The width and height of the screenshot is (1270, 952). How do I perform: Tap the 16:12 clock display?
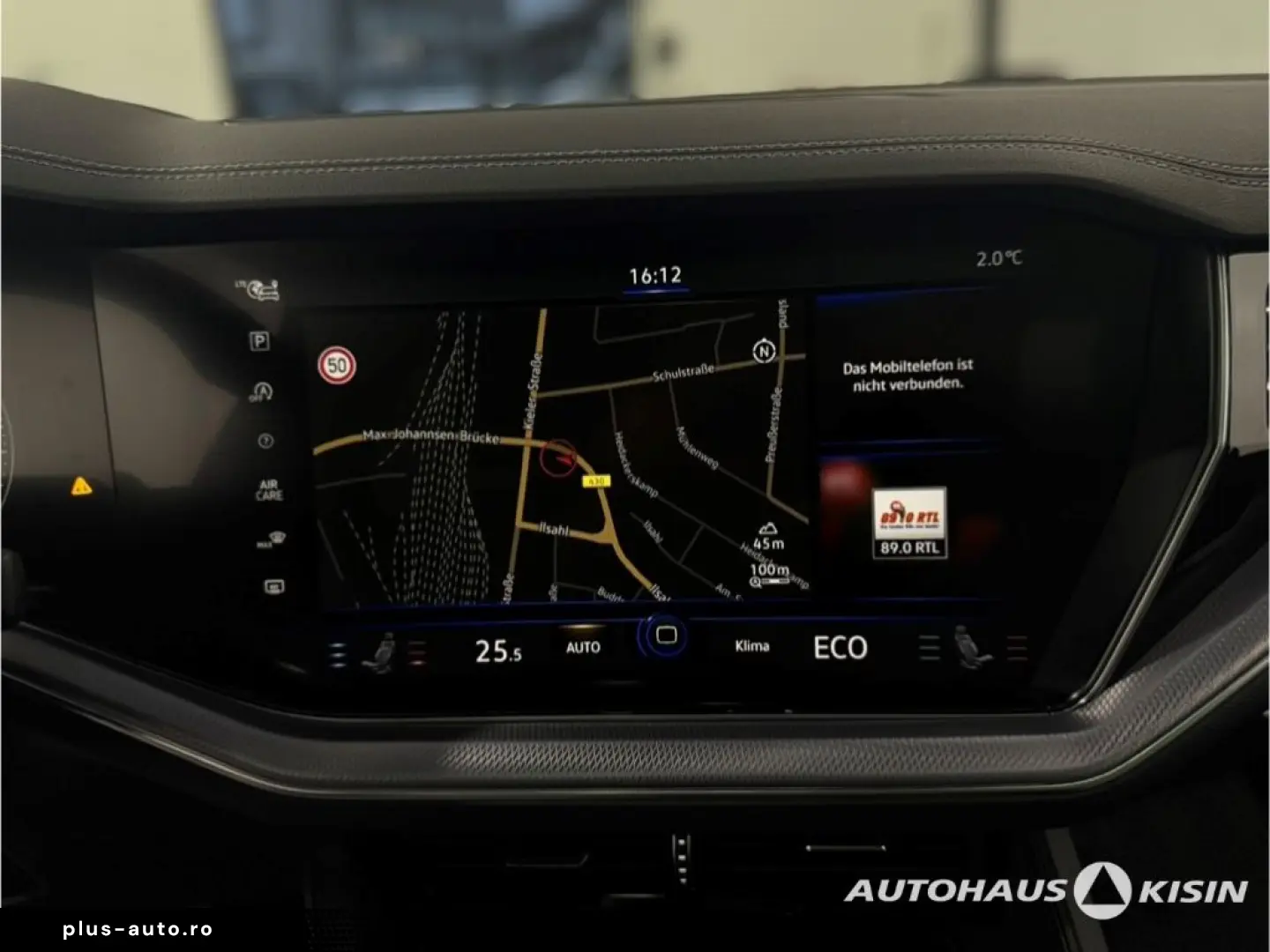pos(654,274)
